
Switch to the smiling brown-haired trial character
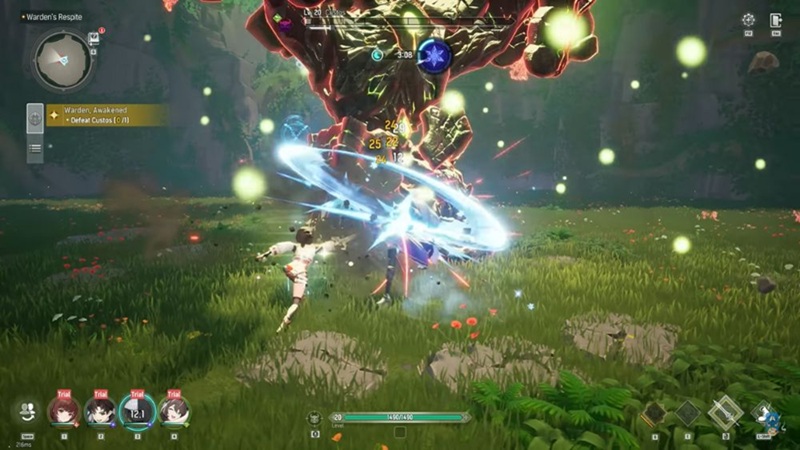pyautogui.click(x=173, y=410)
